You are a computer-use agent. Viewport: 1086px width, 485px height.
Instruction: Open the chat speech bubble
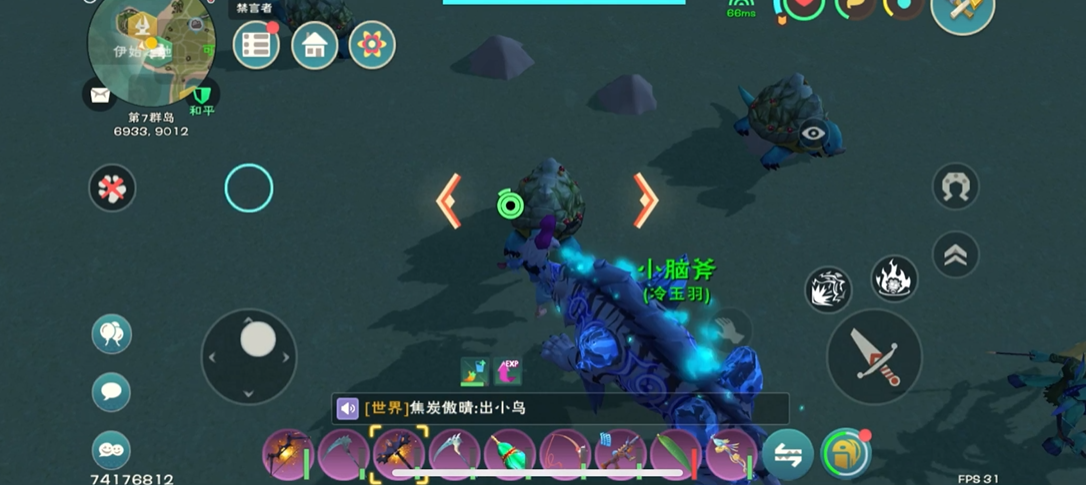pyautogui.click(x=111, y=392)
